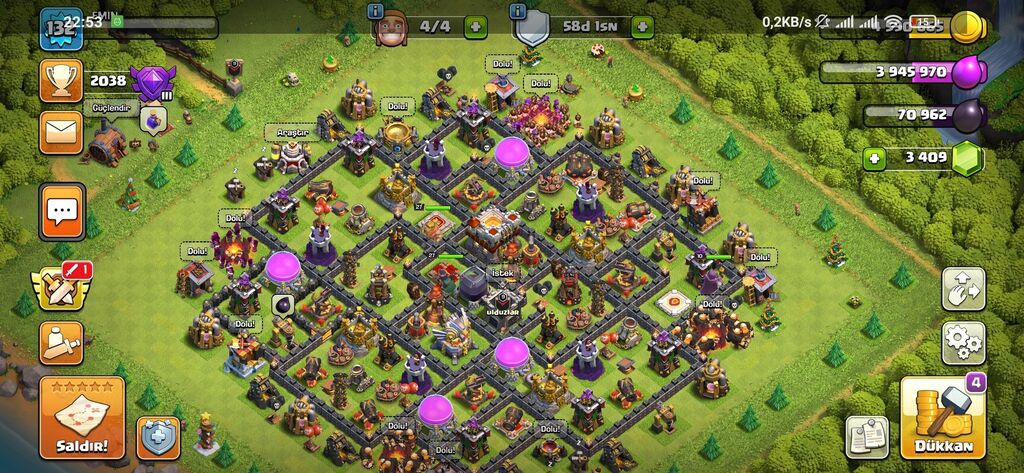Open the village layout editor hand icon
Viewport: 1024px width, 473px height.
963,289
